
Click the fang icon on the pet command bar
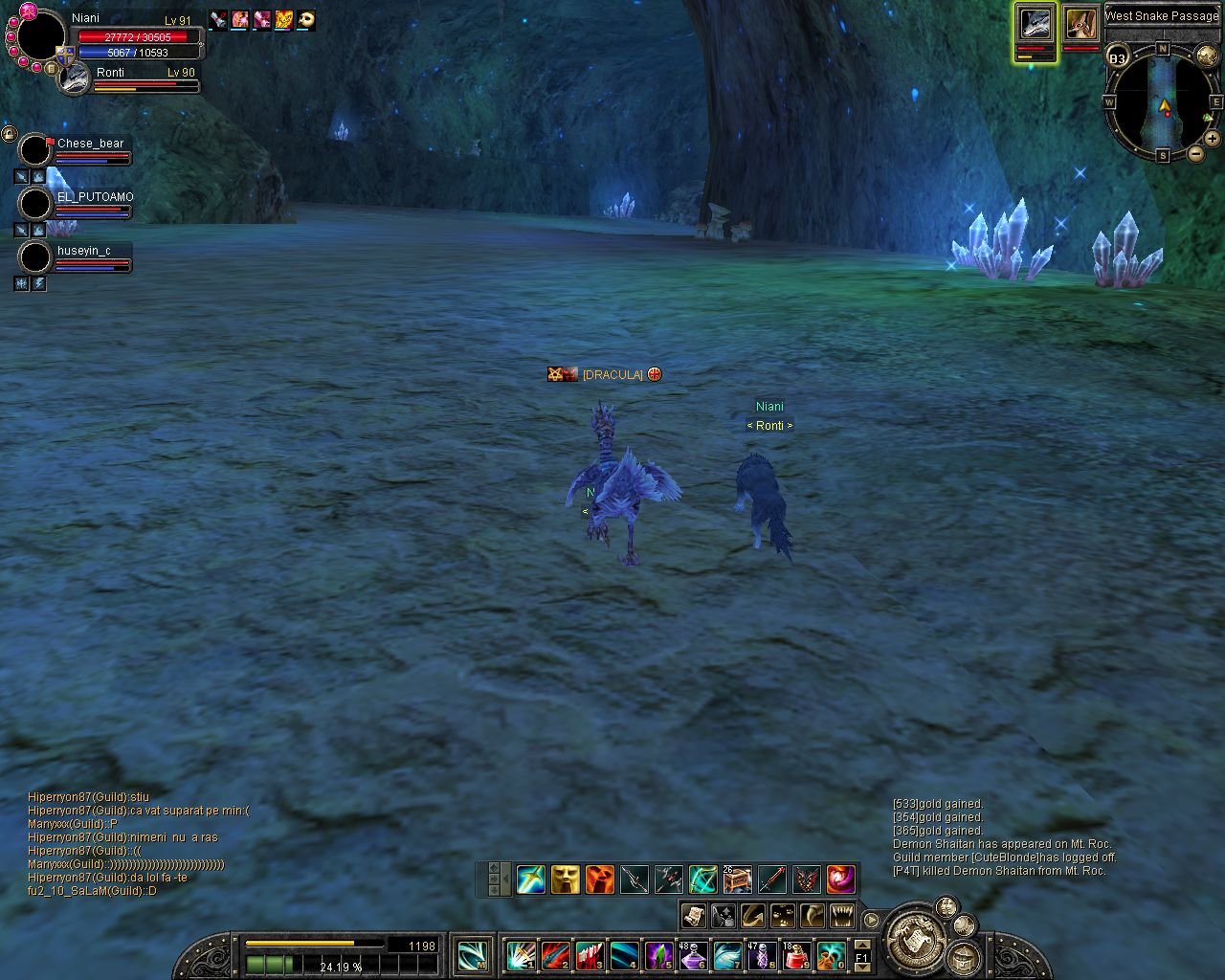(811, 917)
